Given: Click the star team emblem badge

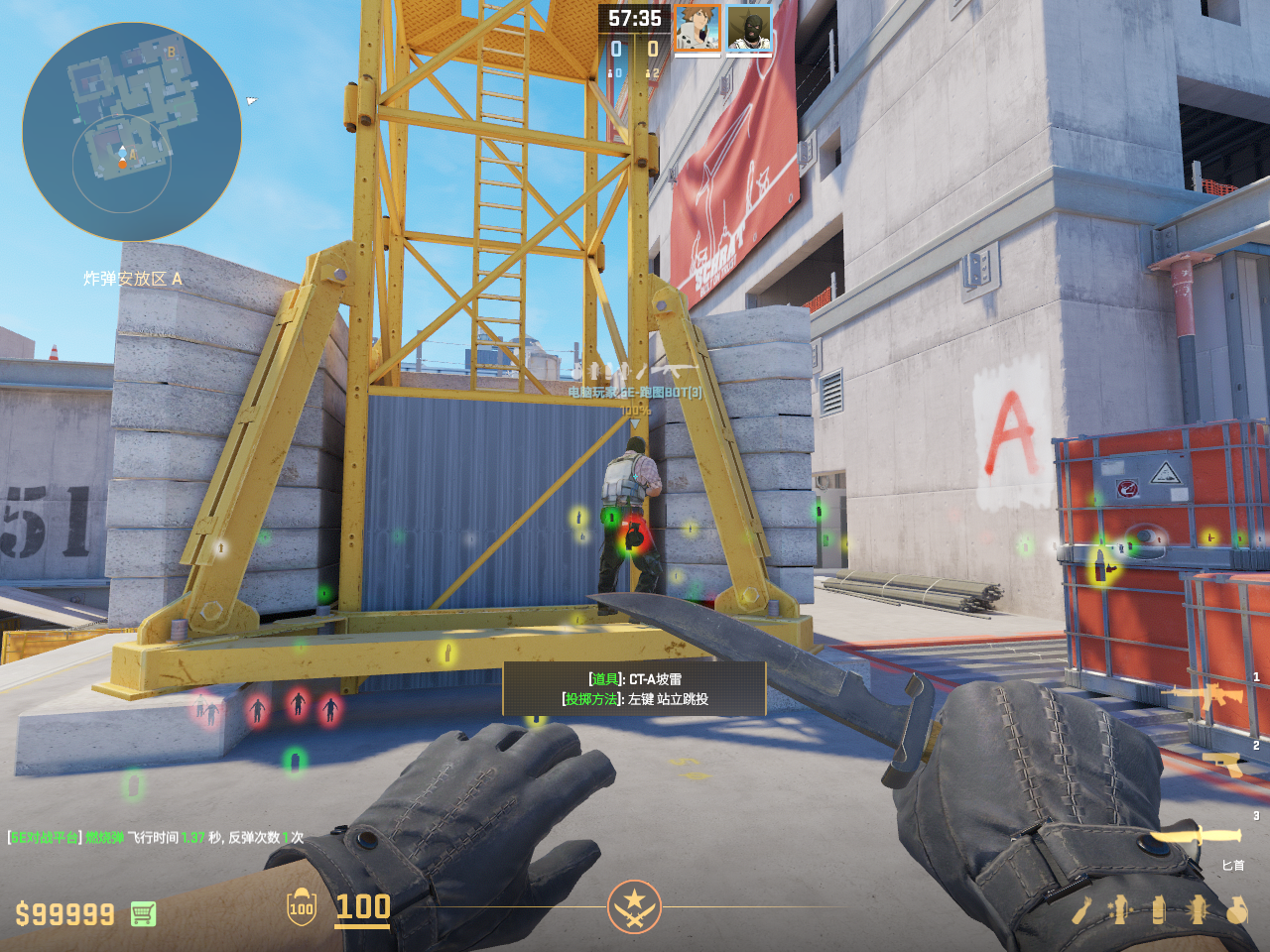Looking at the screenshot, I should 634,905.
